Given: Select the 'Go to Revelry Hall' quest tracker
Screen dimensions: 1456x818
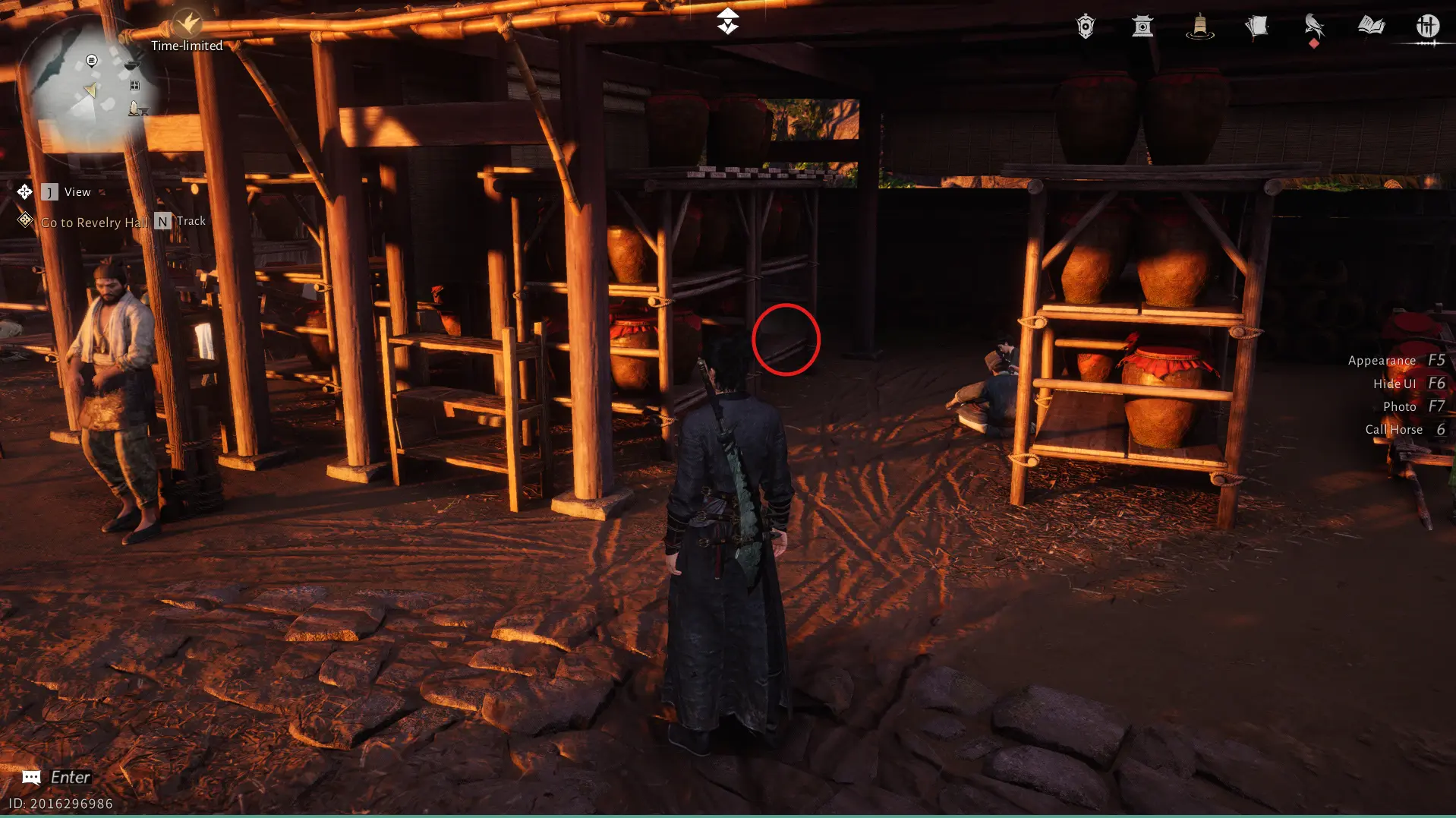Looking at the screenshot, I should (x=94, y=223).
